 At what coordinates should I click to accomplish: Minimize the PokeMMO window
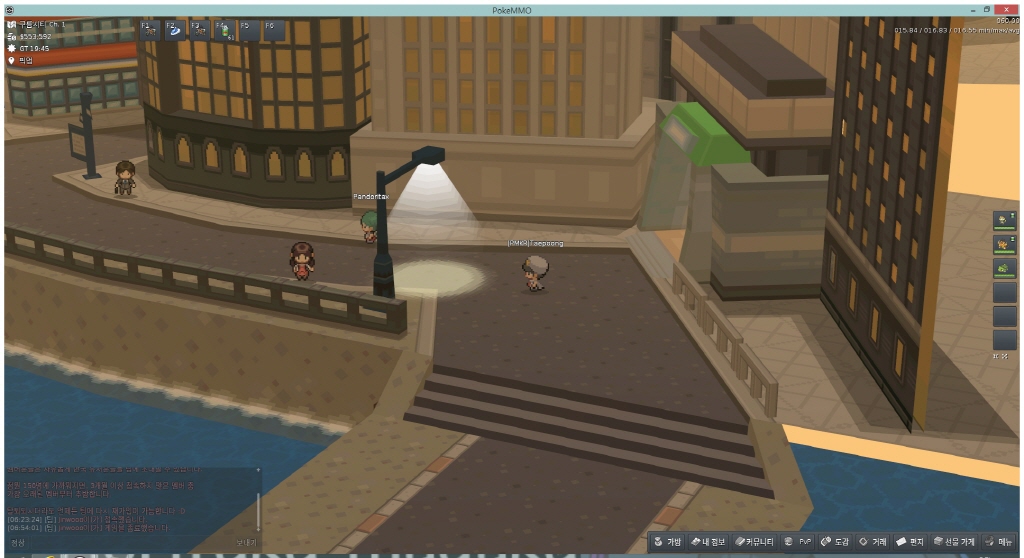pos(968,9)
